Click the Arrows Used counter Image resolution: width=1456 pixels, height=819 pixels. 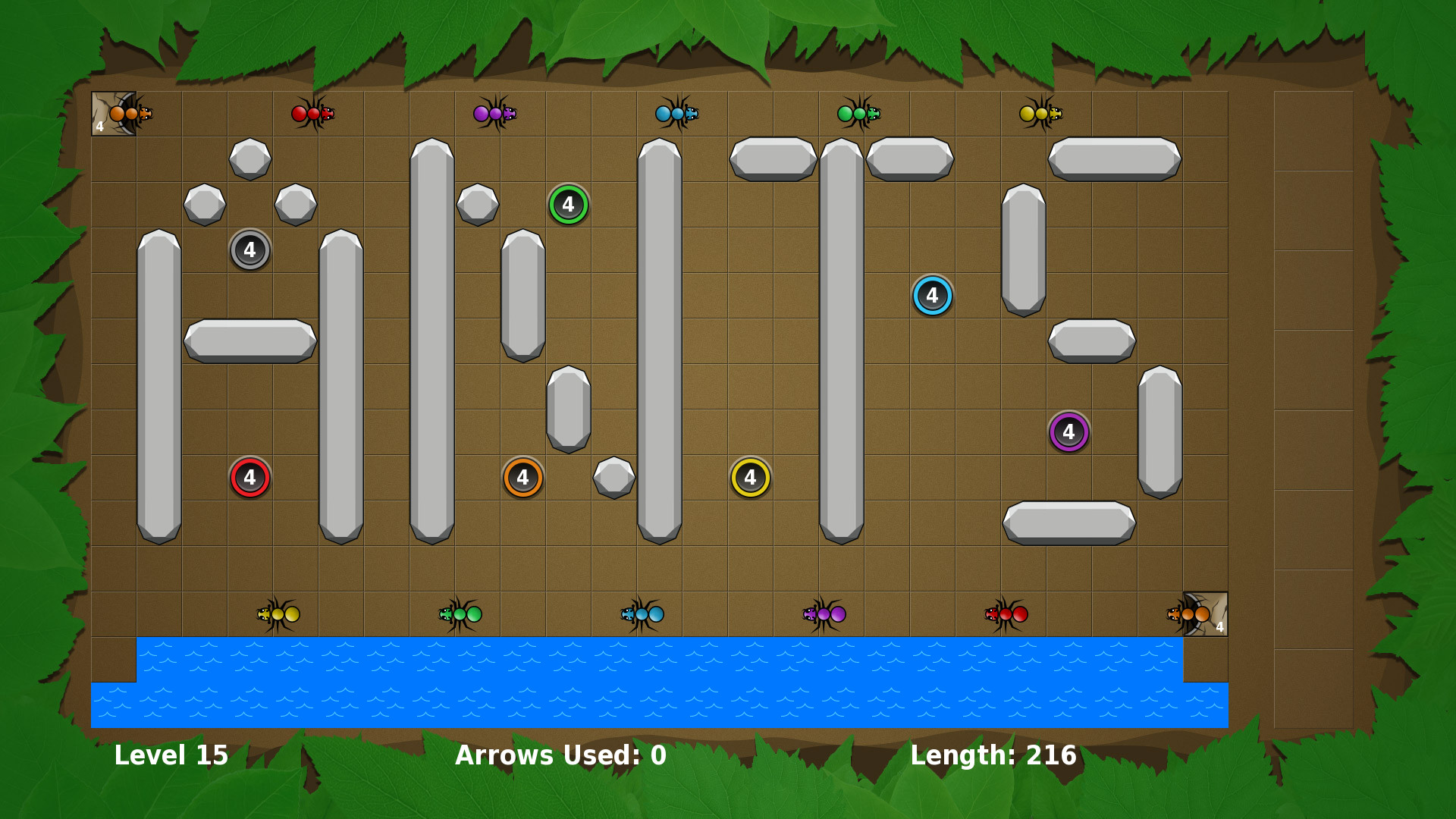coord(560,755)
